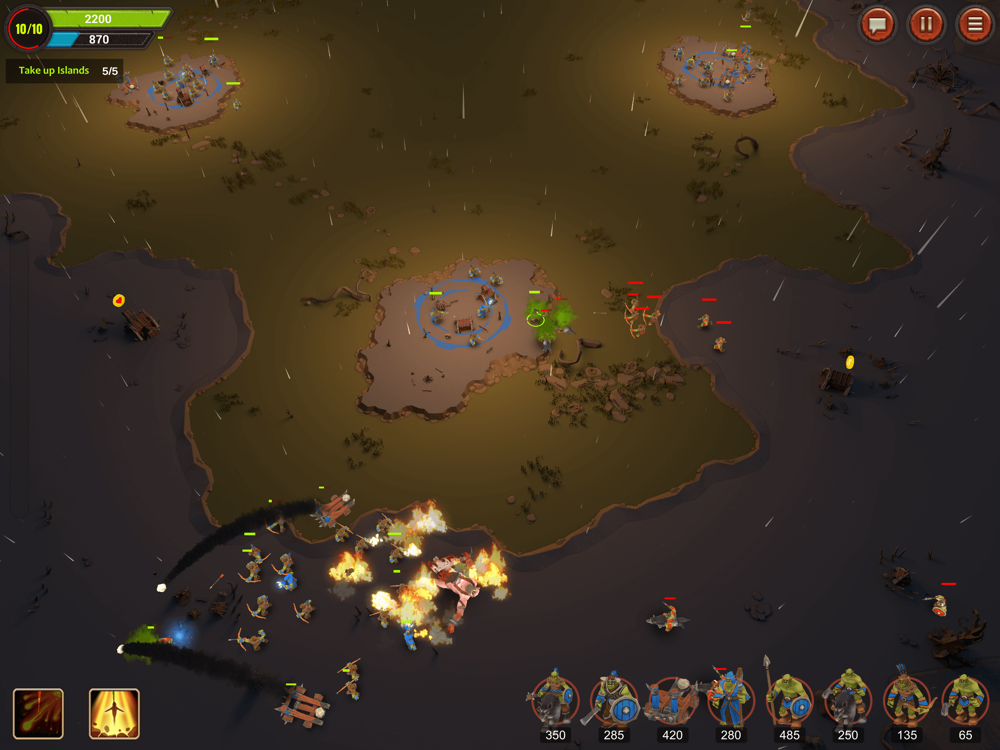Viewport: 1000px width, 750px height.
Task: Choose the wolf rider unit costing 250
Action: click(848, 702)
